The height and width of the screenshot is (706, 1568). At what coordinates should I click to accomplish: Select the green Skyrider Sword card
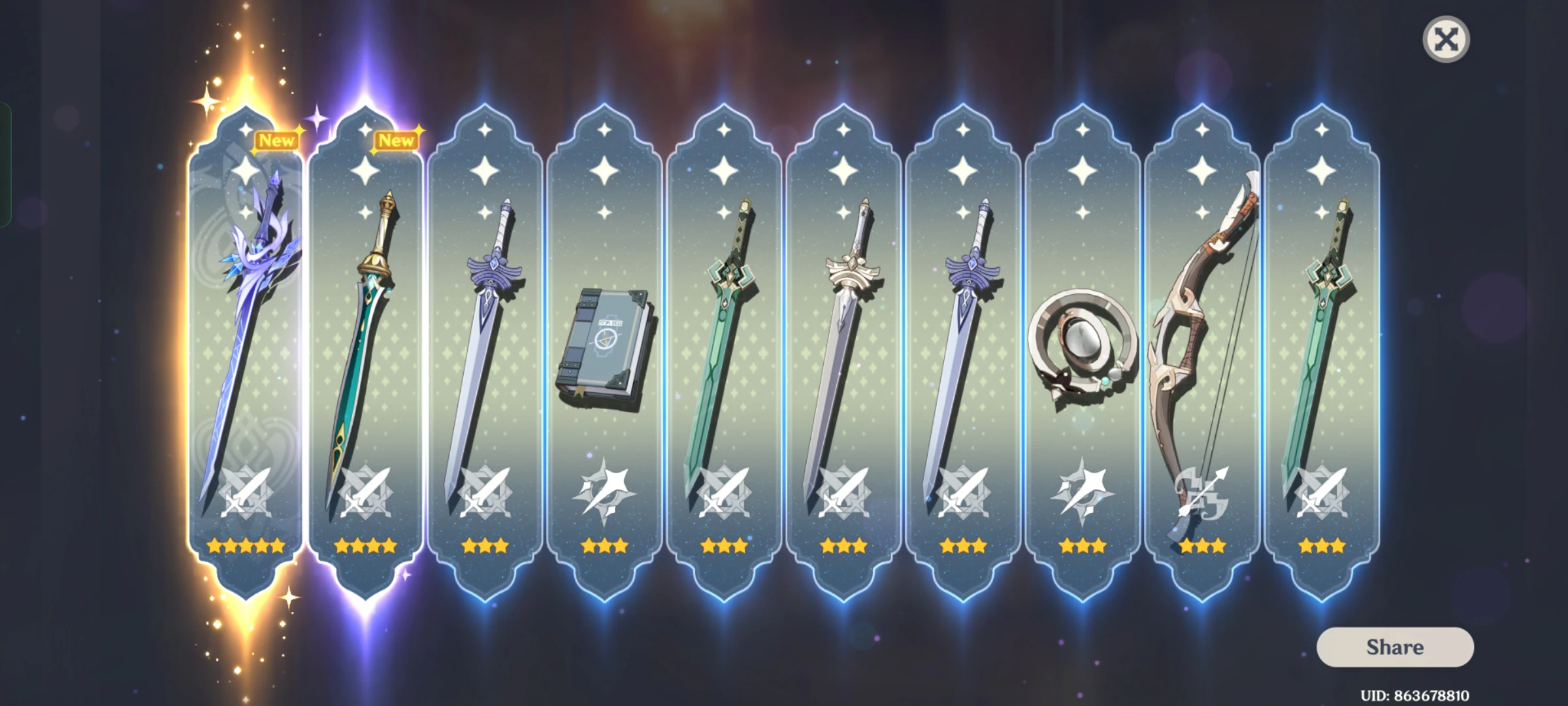pyautogui.click(x=725, y=327)
